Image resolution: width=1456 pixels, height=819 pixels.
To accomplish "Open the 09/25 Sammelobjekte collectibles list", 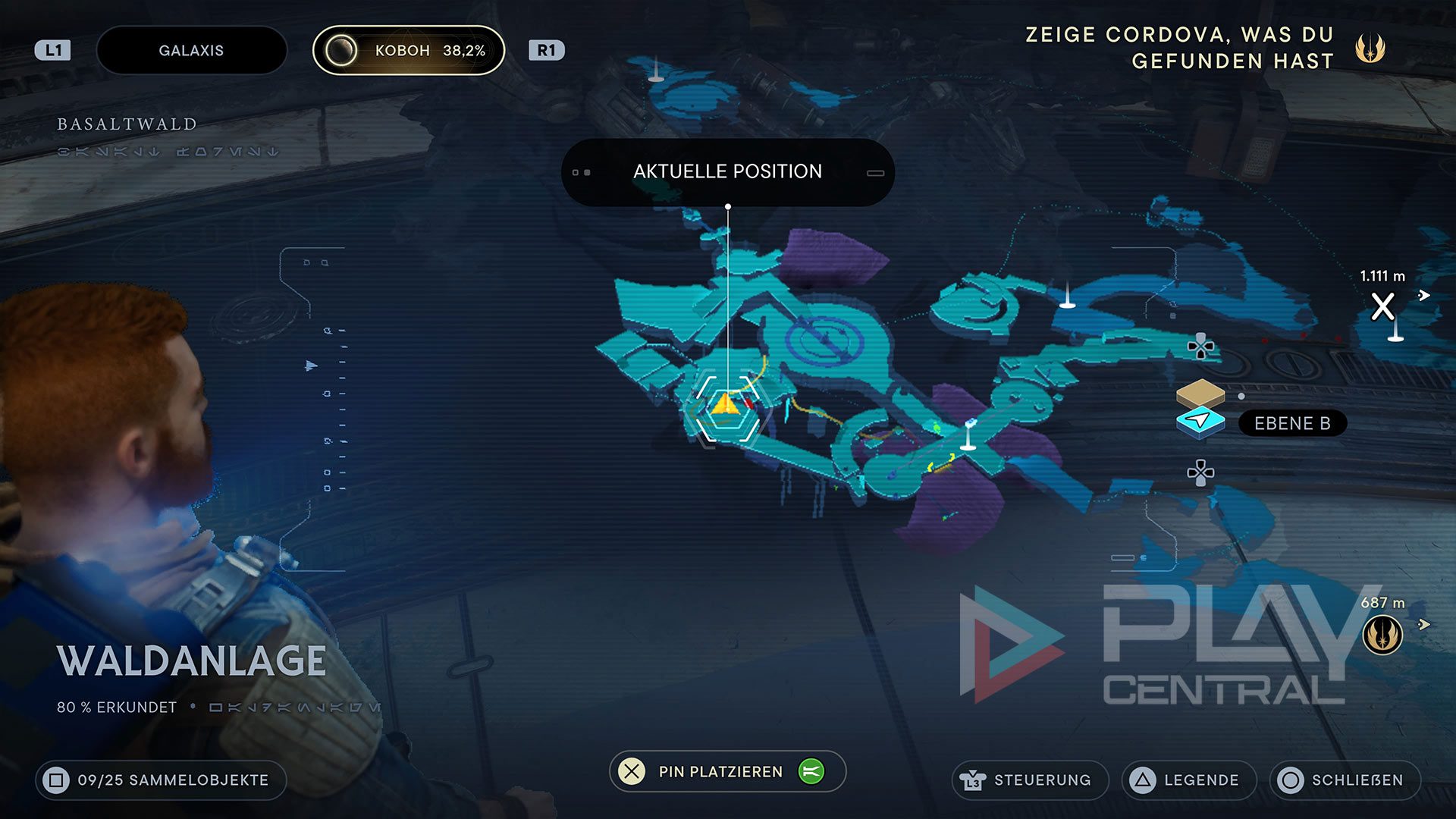I will (161, 780).
